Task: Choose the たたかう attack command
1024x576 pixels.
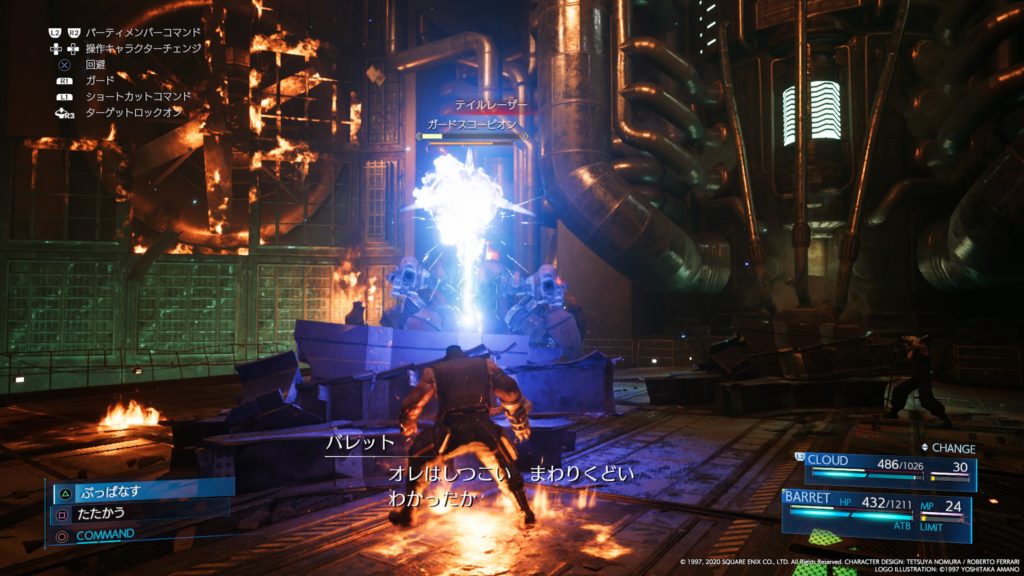Action: [x=105, y=513]
